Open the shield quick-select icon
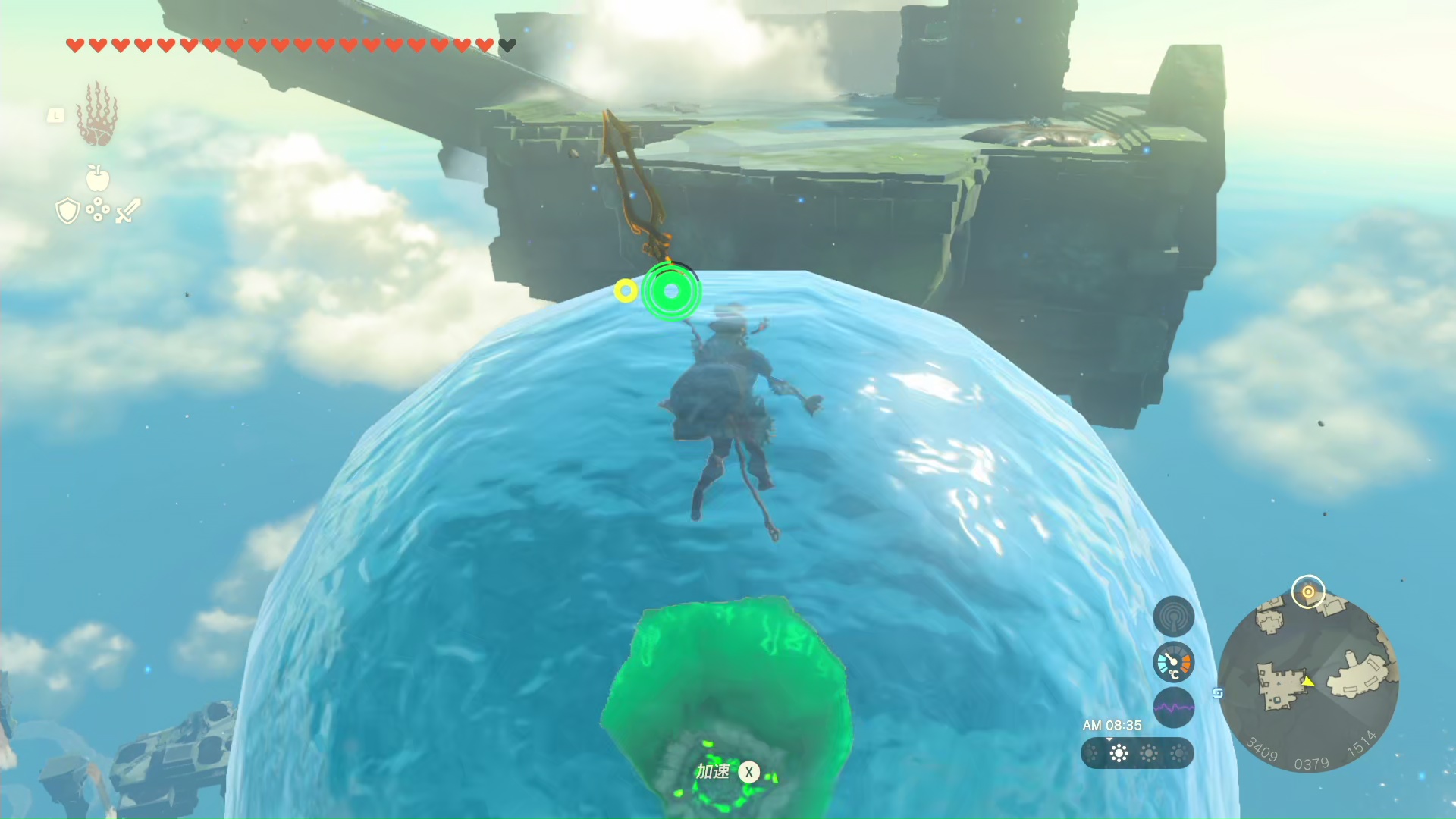This screenshot has width=1456, height=819. pyautogui.click(x=67, y=211)
